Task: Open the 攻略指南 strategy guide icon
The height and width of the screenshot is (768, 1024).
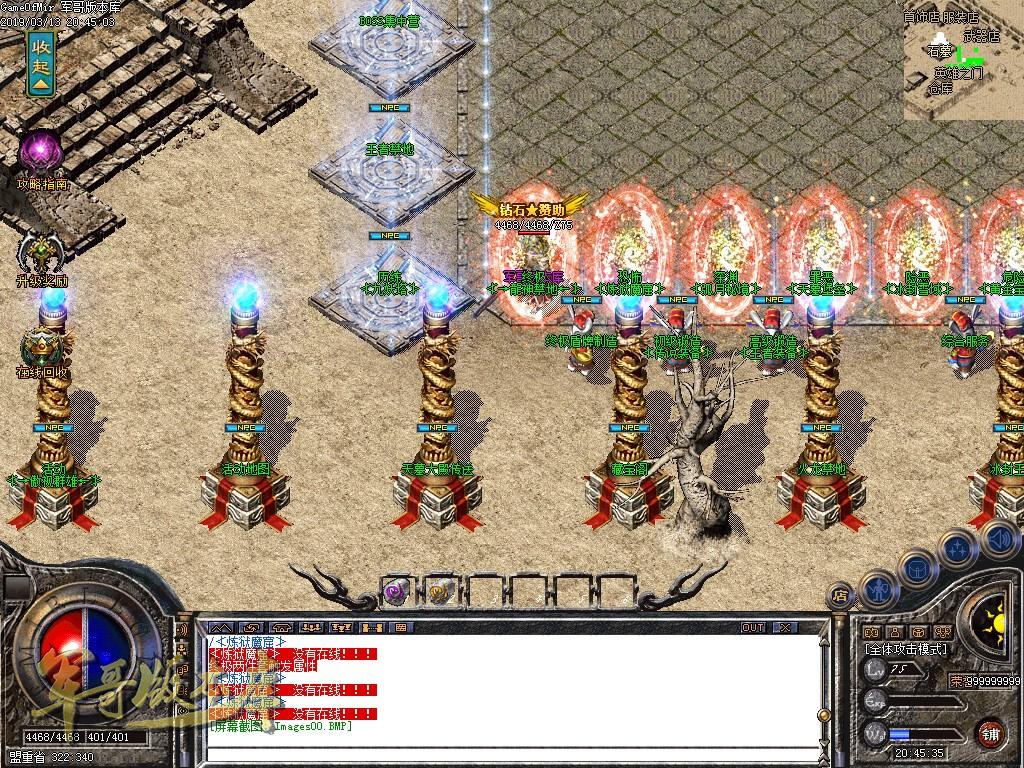Action: click(x=42, y=153)
